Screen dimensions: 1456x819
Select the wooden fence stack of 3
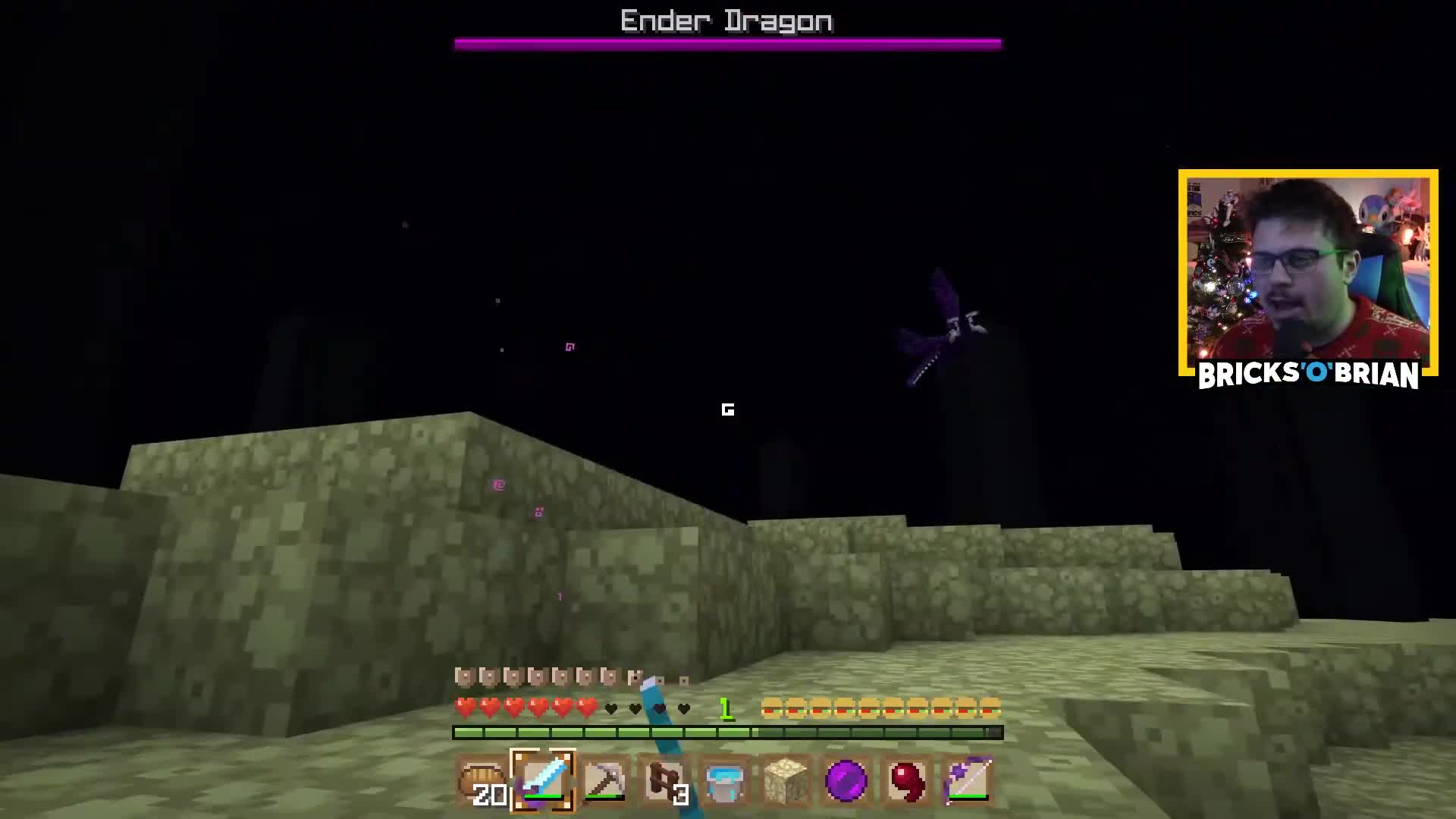click(666, 781)
